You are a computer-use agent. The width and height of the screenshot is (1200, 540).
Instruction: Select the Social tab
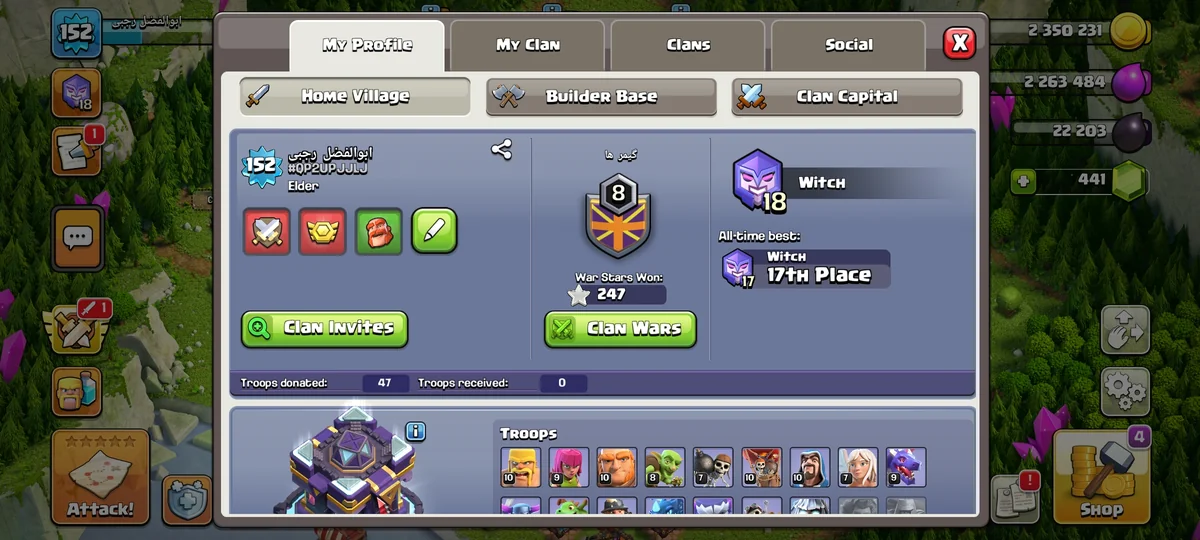click(x=848, y=45)
